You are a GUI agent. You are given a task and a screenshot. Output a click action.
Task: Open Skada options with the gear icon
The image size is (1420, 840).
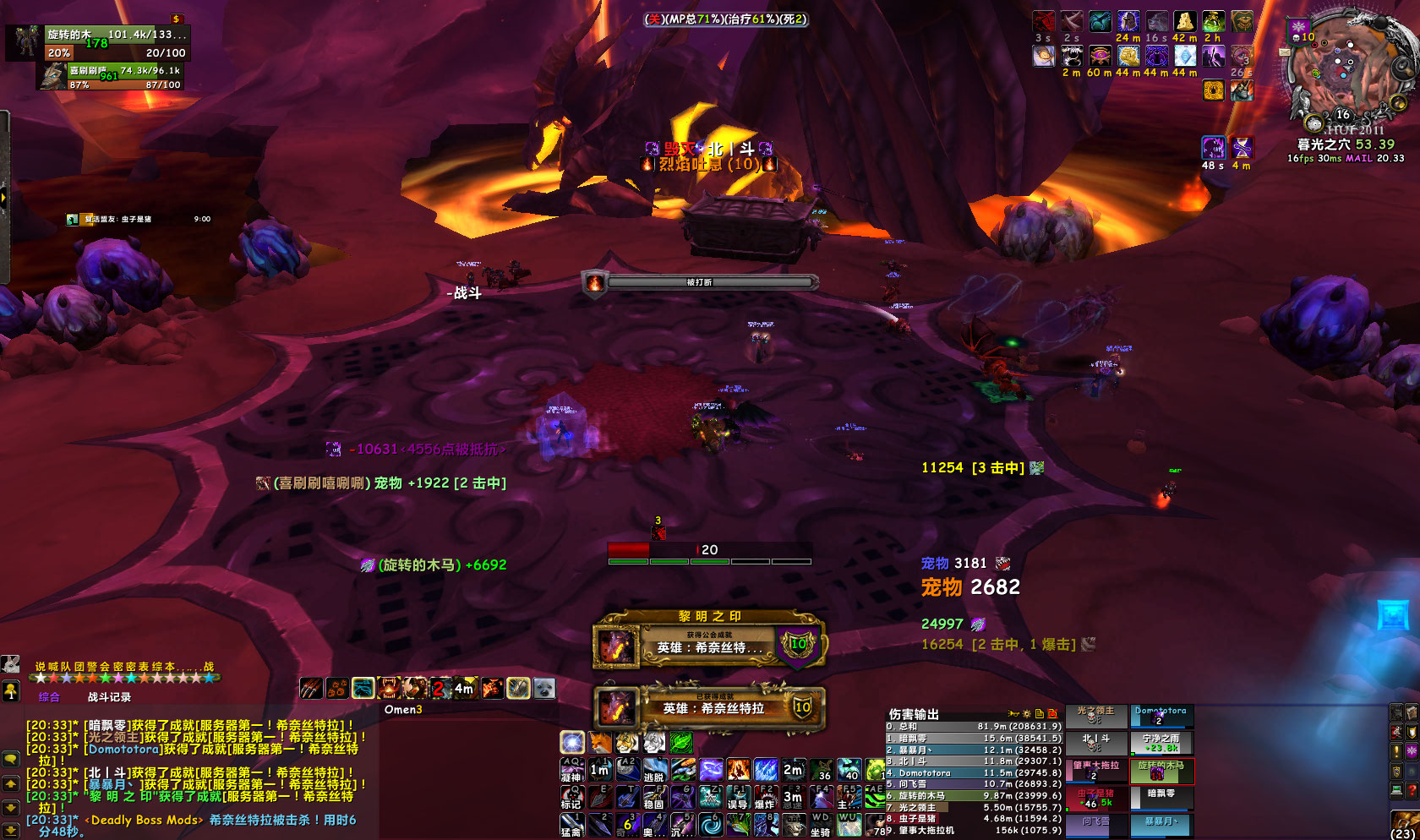(1026, 714)
